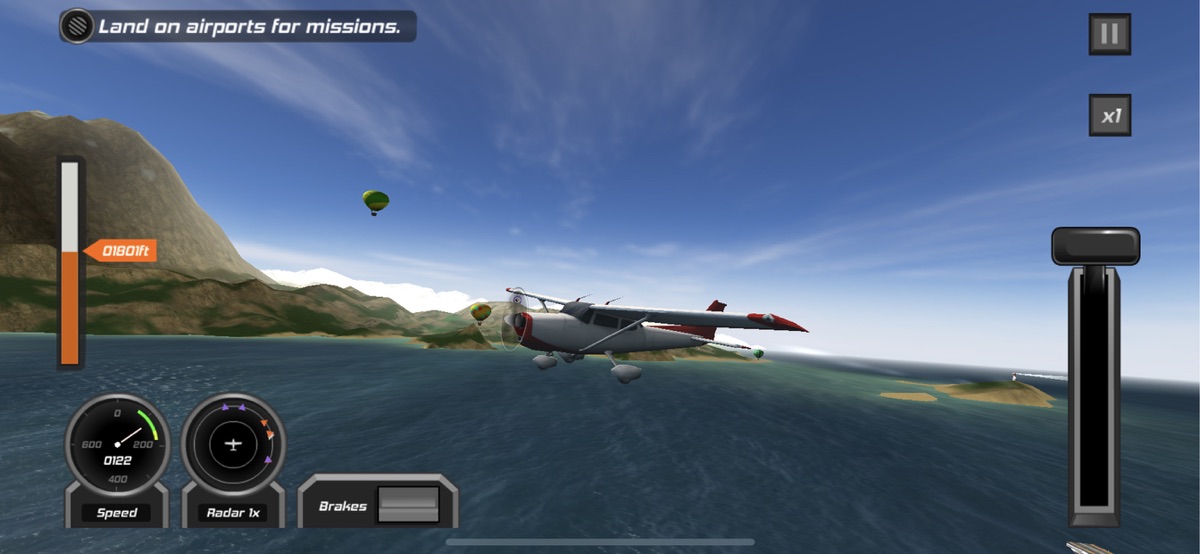Click the throttle lever handle
This screenshot has width=1200, height=554.
tap(1095, 246)
